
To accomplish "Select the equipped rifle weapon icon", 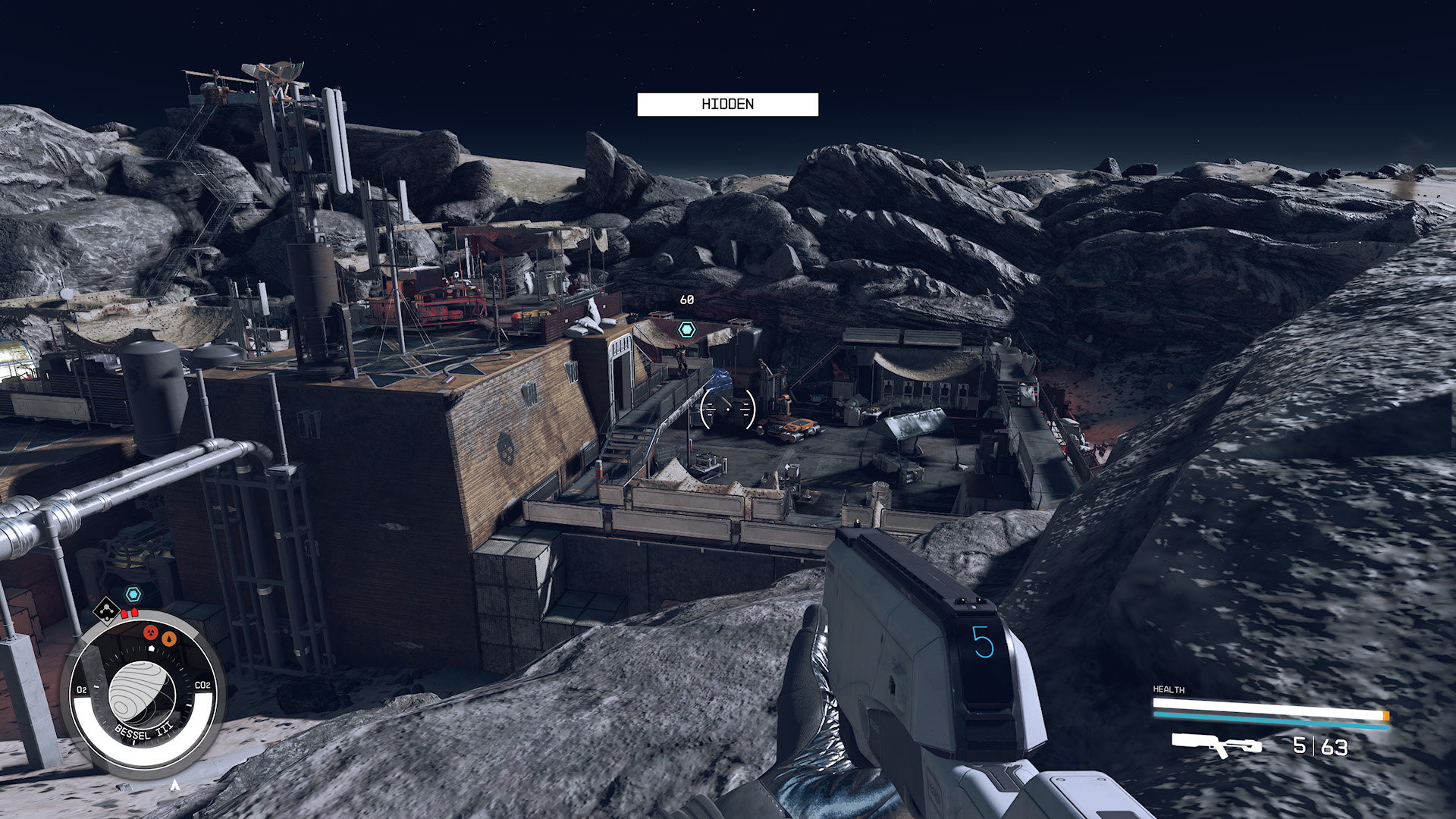I will [x=1216, y=745].
